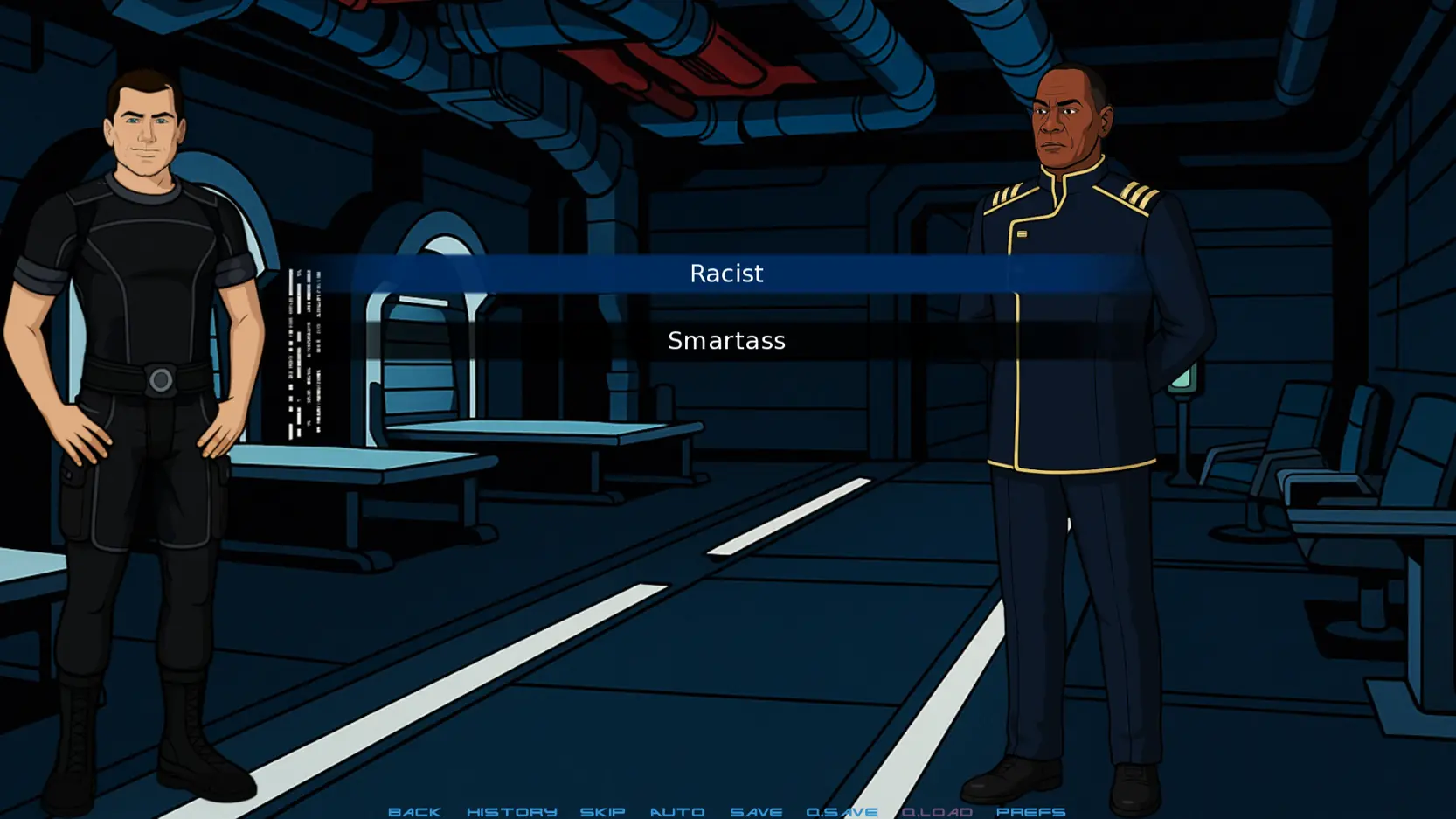Open the dialogue History log
This screenshot has height=819, width=1456.
pyautogui.click(x=511, y=811)
